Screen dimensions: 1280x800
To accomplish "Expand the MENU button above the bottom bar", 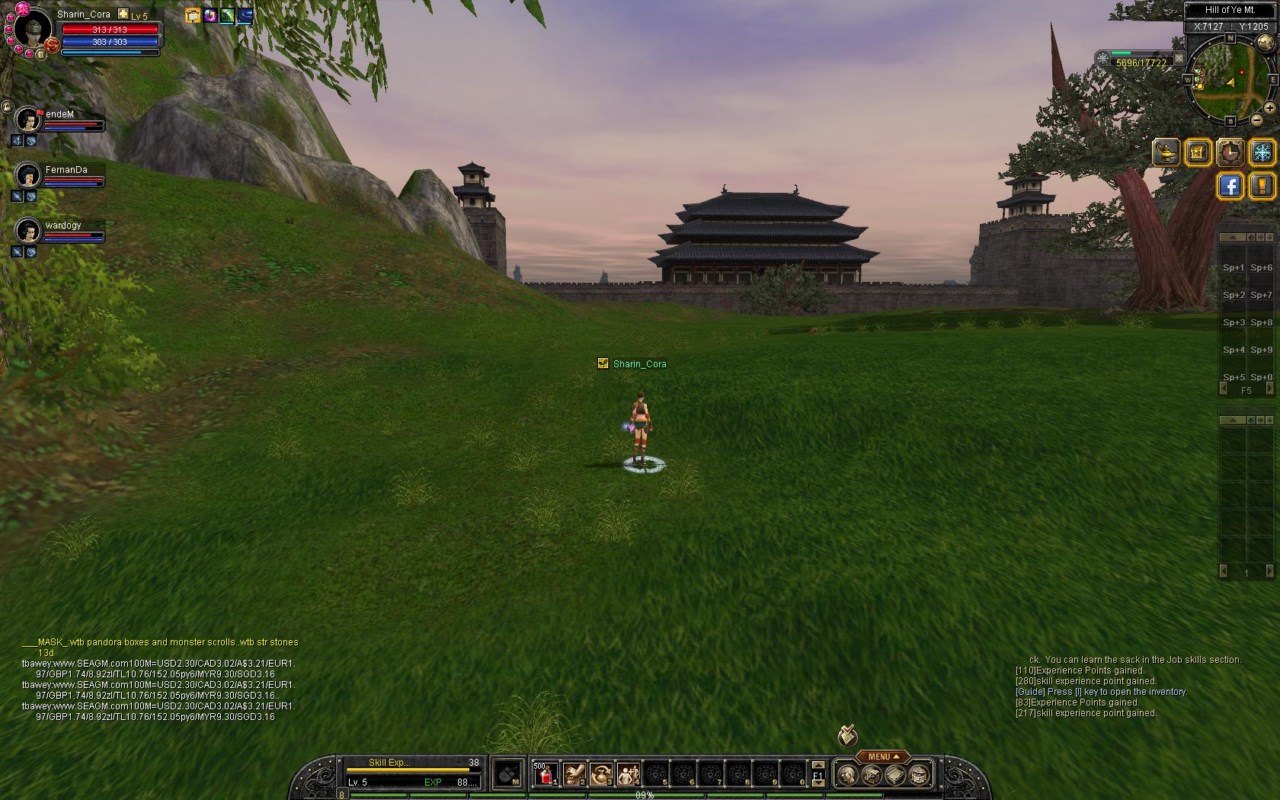I will (882, 757).
